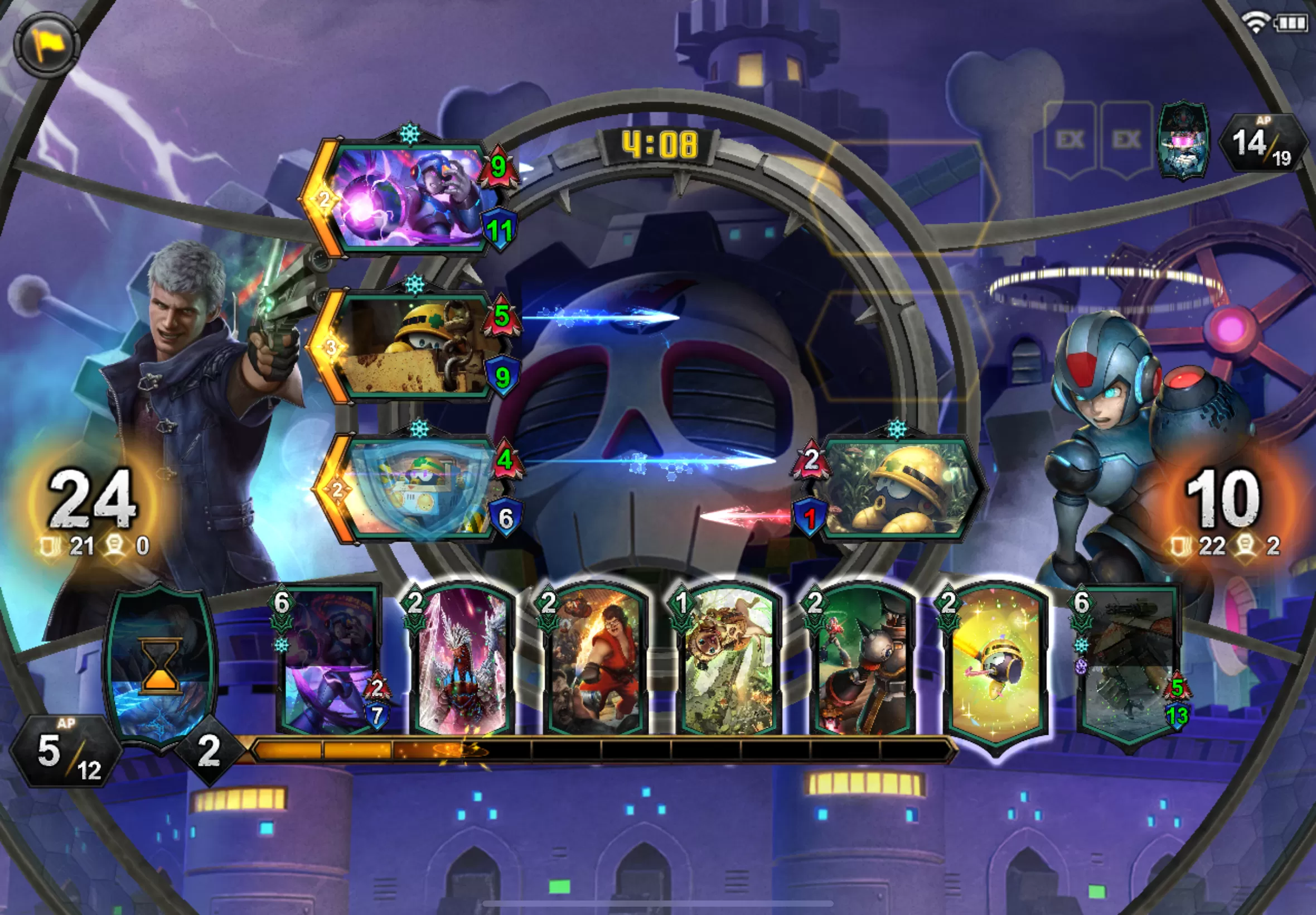Tap the yellow surrender flag button
Screen dimensions: 1316x915
point(46,45)
